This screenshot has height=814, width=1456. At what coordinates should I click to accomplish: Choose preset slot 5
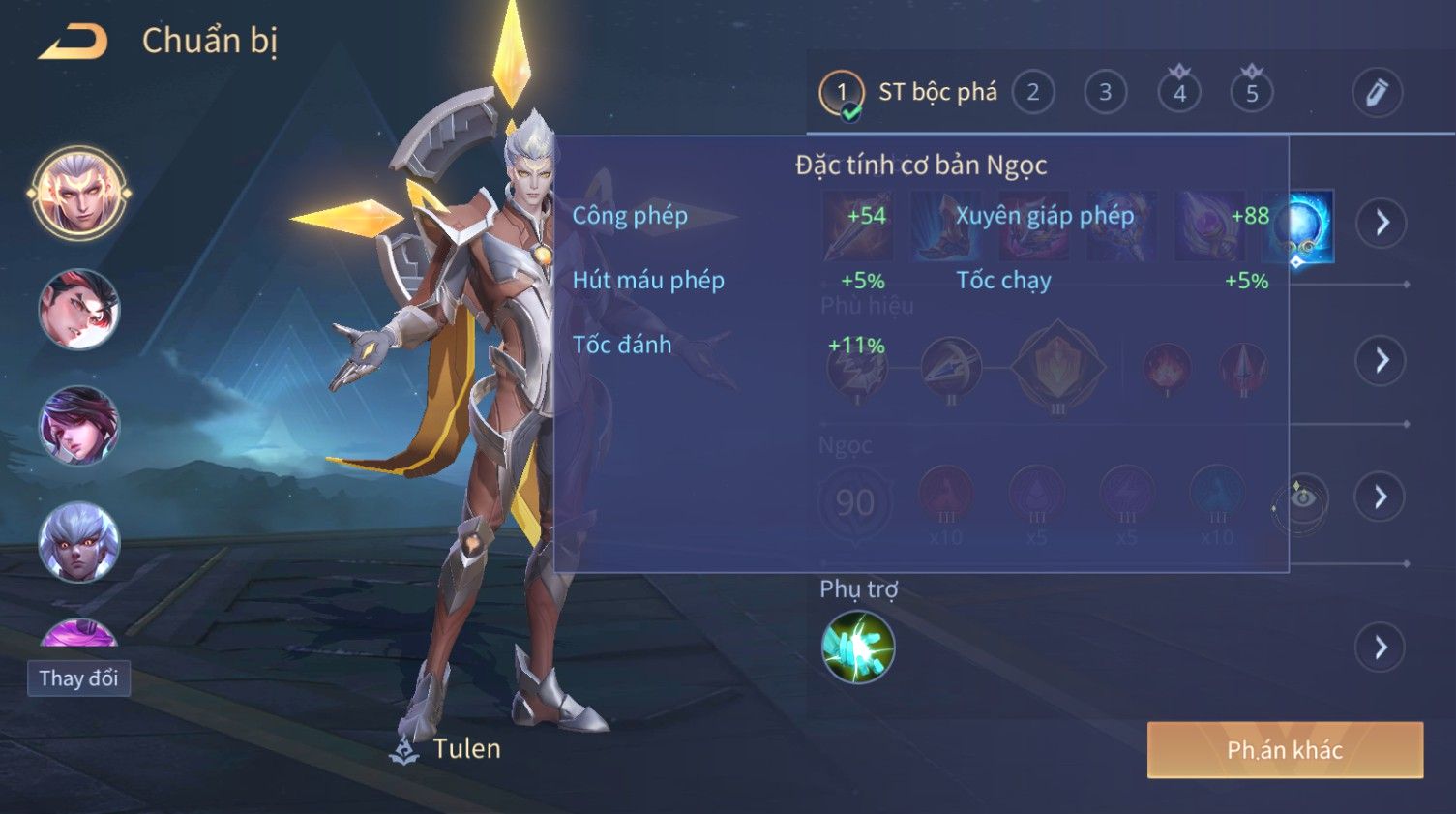pos(1251,93)
